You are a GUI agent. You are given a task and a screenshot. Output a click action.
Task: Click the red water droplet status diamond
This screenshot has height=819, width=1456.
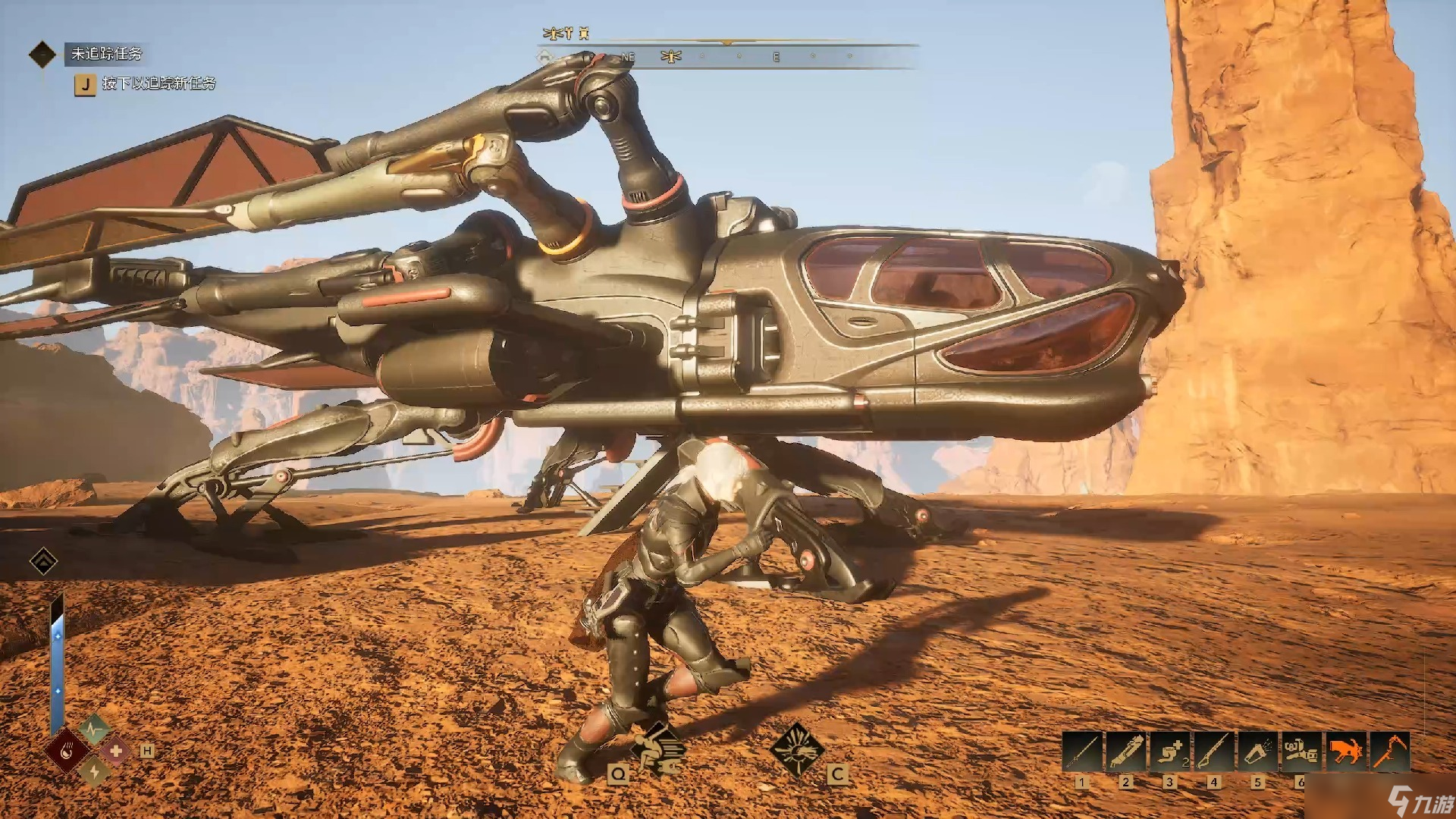[68, 752]
